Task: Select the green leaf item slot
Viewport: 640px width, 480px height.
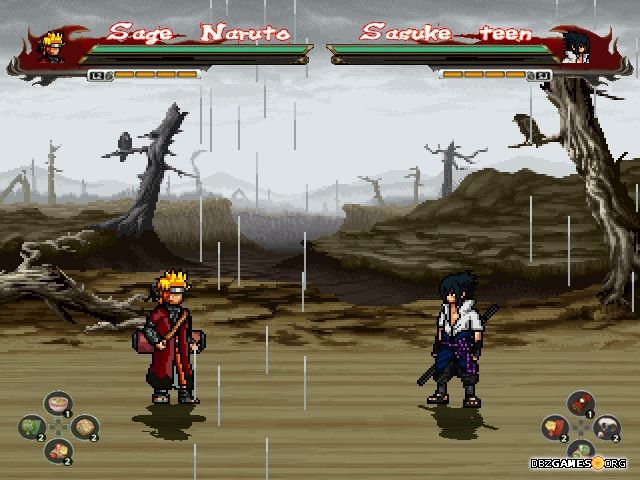Action: [x=30, y=427]
